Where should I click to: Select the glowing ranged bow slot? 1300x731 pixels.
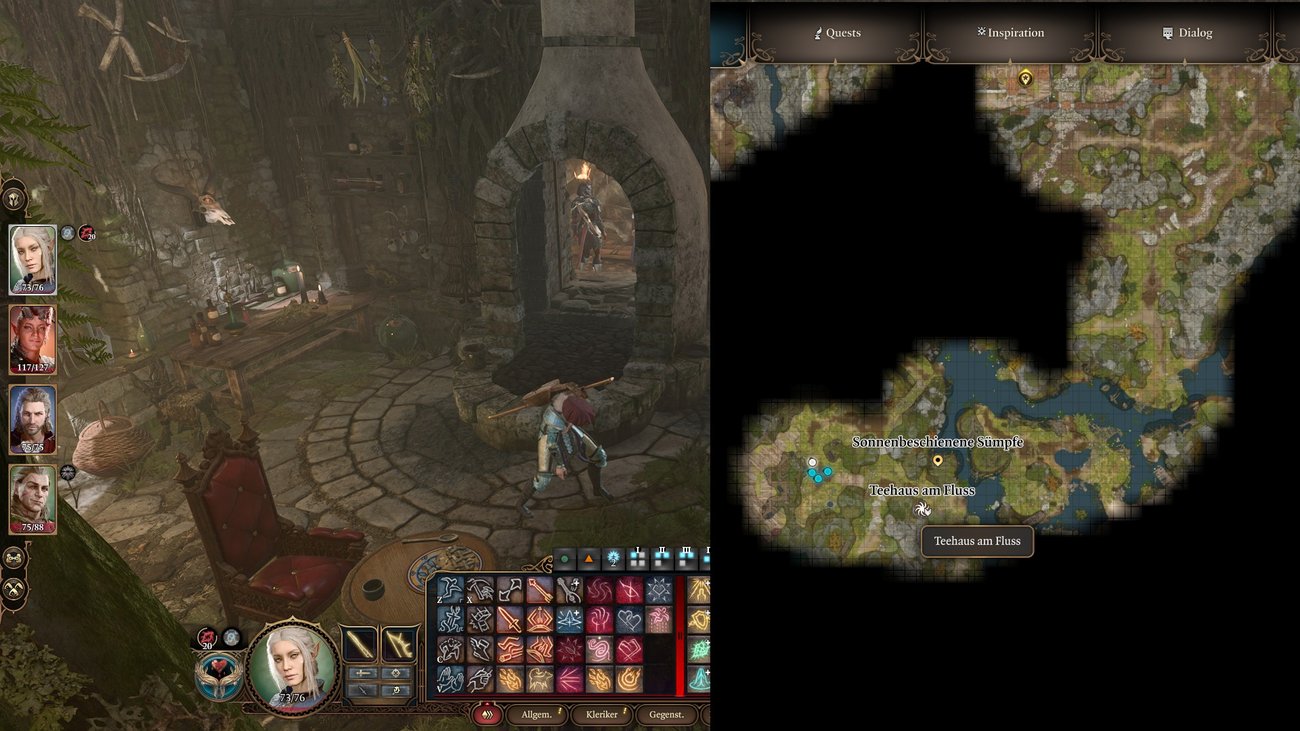[x=400, y=644]
